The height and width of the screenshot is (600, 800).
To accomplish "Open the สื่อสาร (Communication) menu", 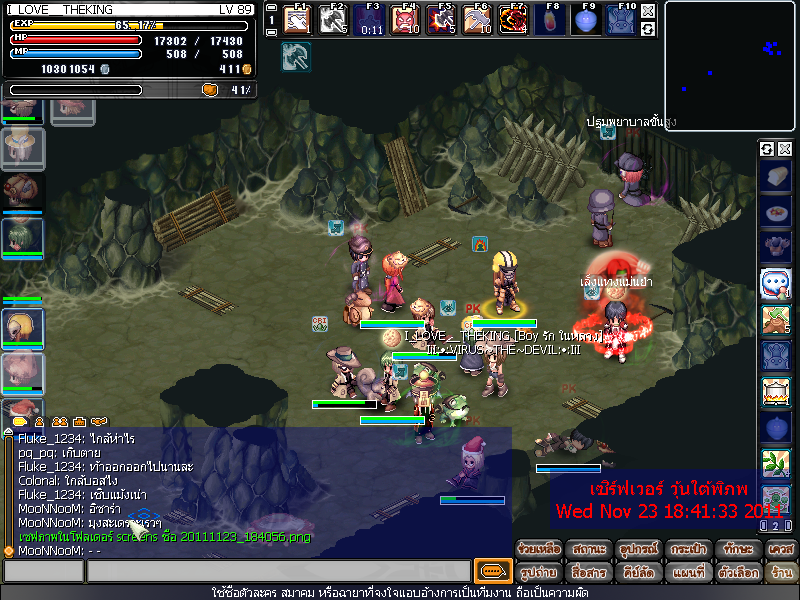I will point(587,573).
